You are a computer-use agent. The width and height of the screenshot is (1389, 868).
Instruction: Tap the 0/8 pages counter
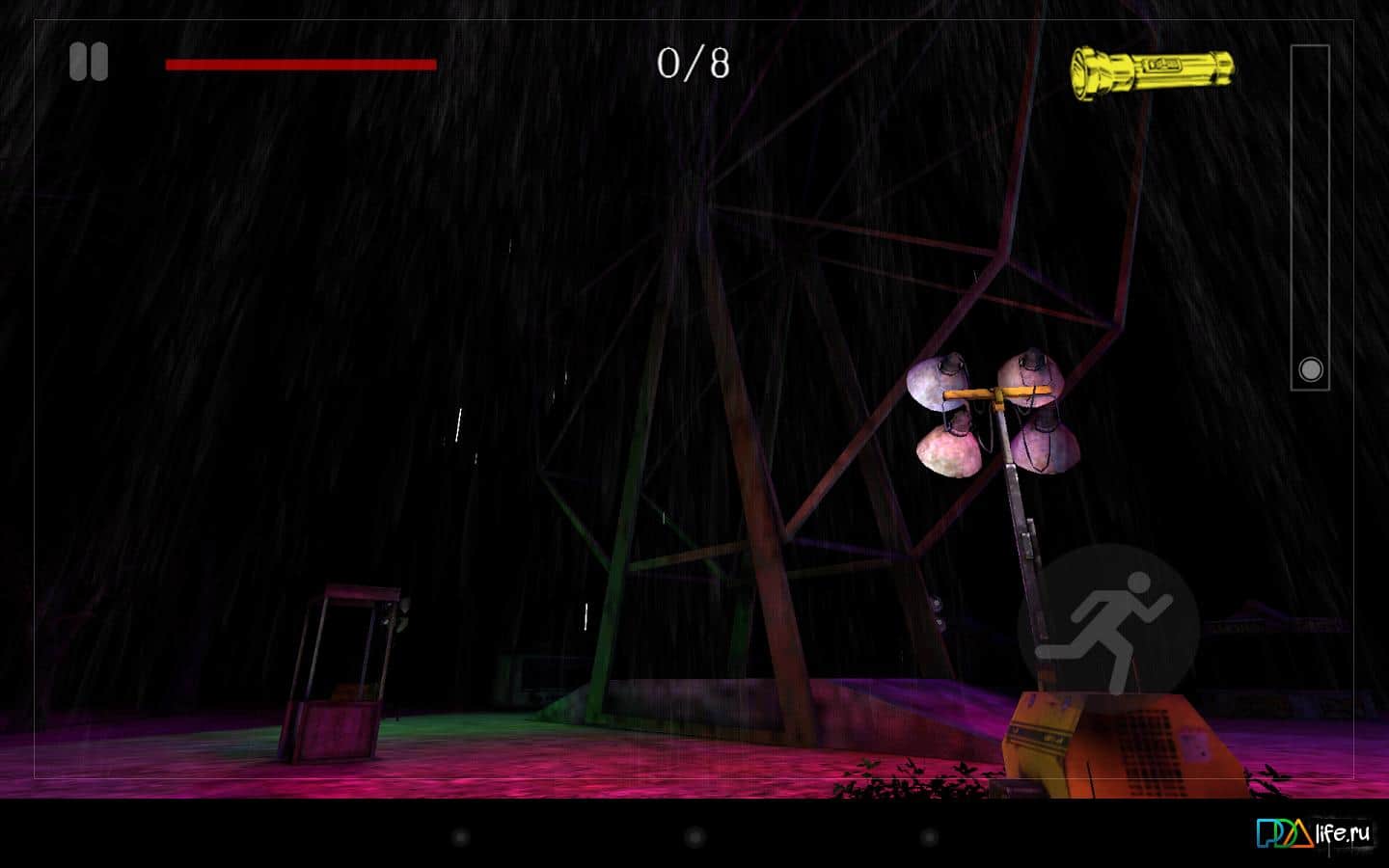[x=693, y=65]
